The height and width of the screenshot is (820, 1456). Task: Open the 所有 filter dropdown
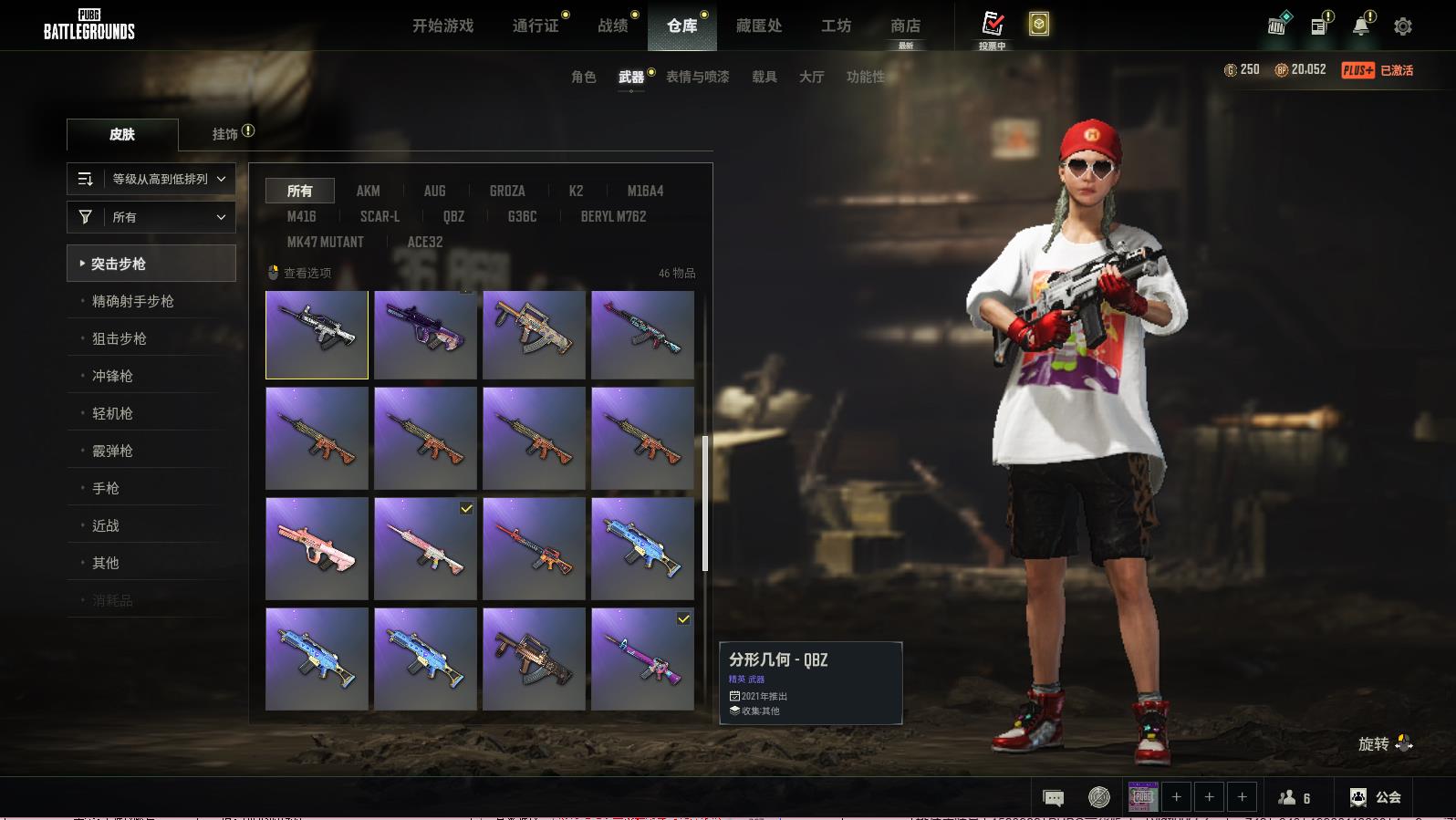click(x=151, y=217)
